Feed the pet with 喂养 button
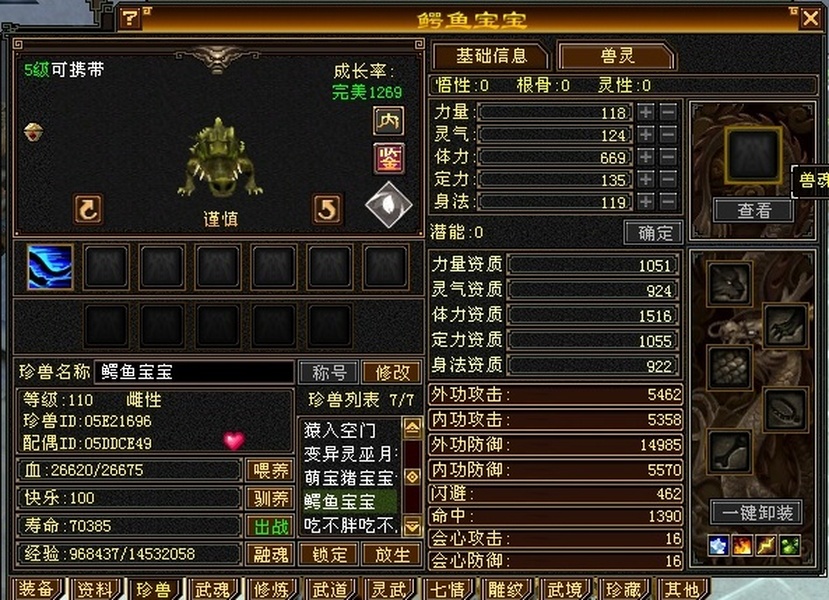The image size is (829, 600). (270, 470)
